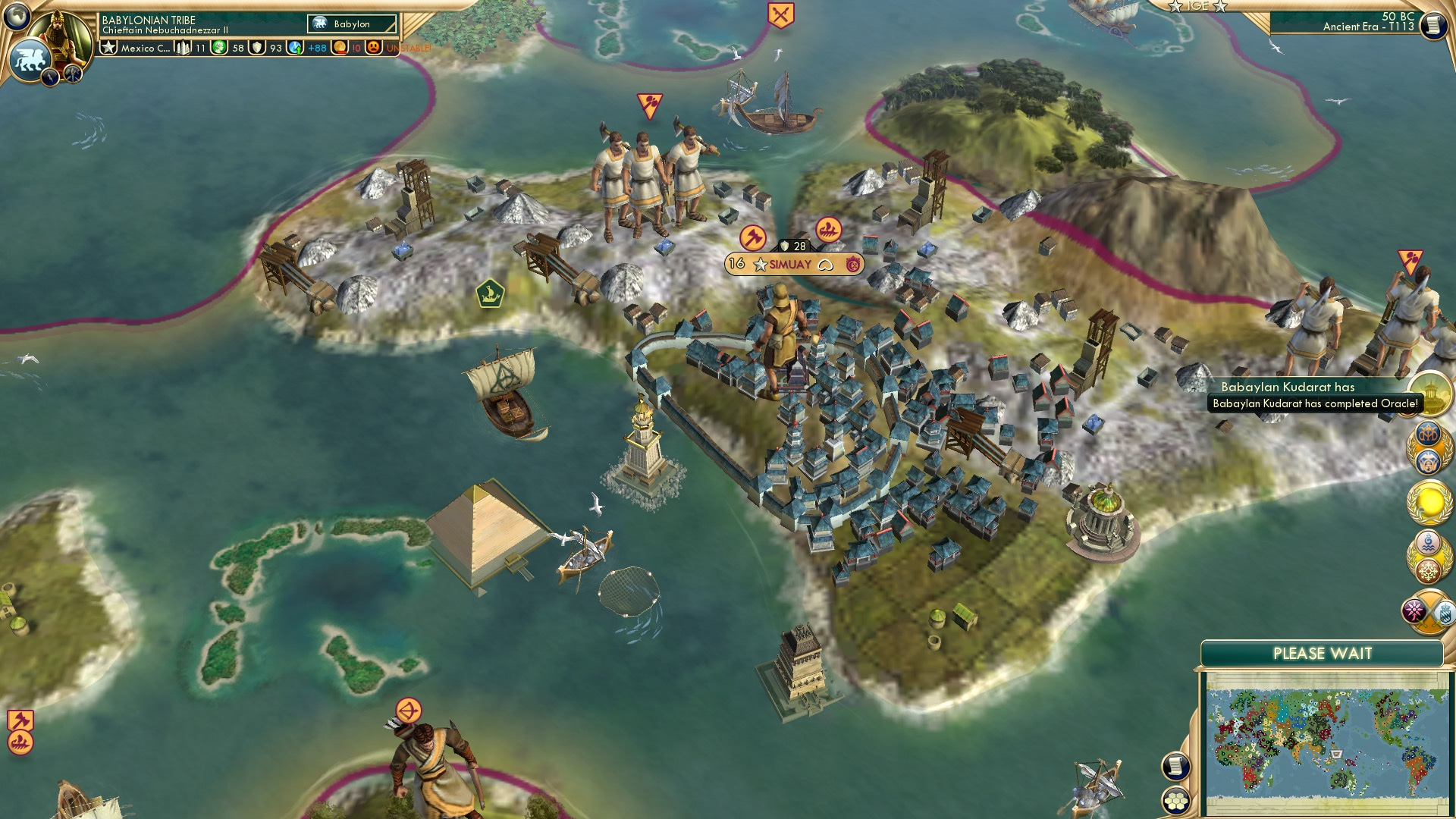Toggle the lightning icon under the leader portrait
This screenshot has height=819, width=1456.
pos(50,76)
